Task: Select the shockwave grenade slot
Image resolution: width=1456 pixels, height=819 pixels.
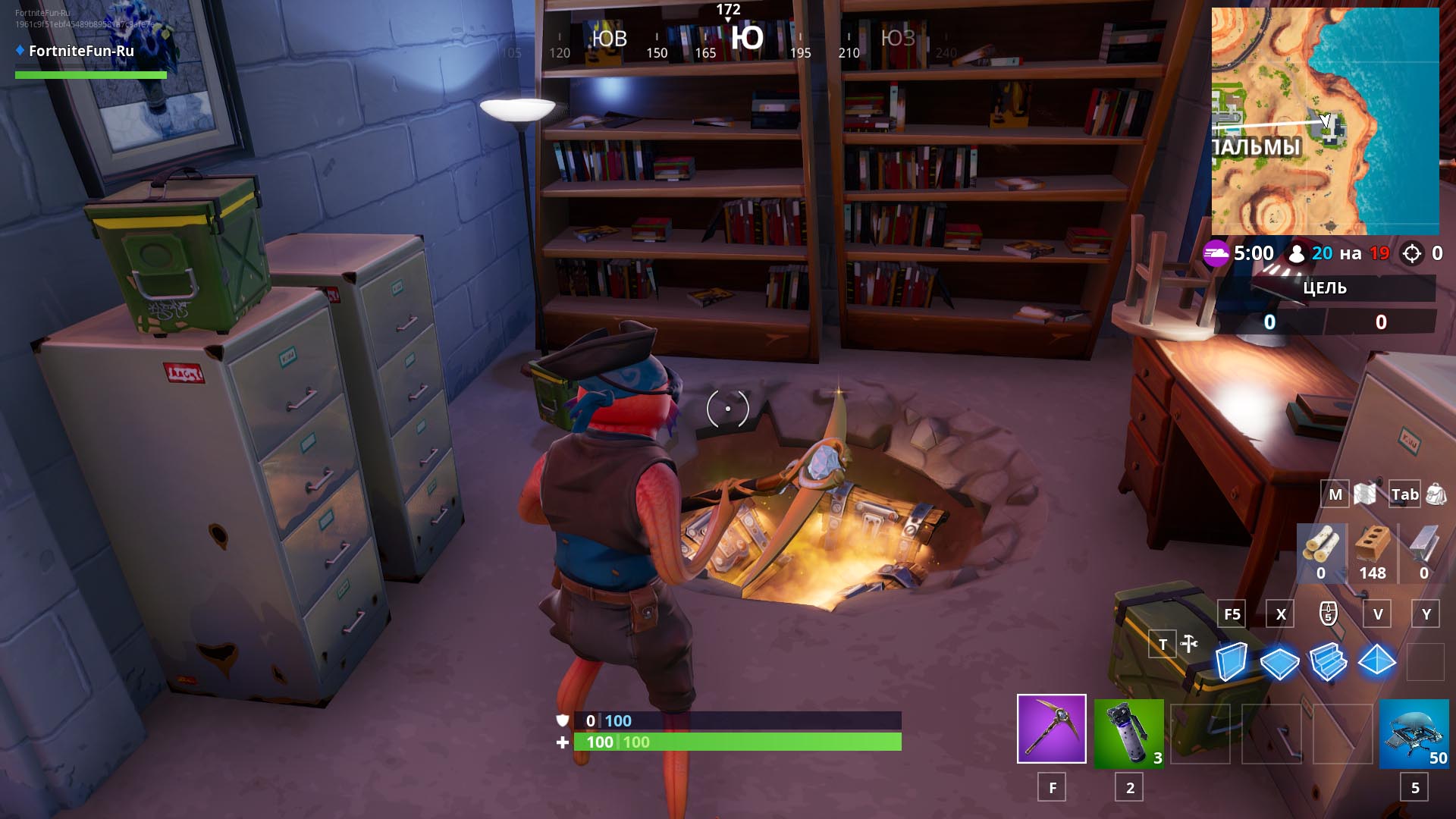Action: click(1128, 732)
